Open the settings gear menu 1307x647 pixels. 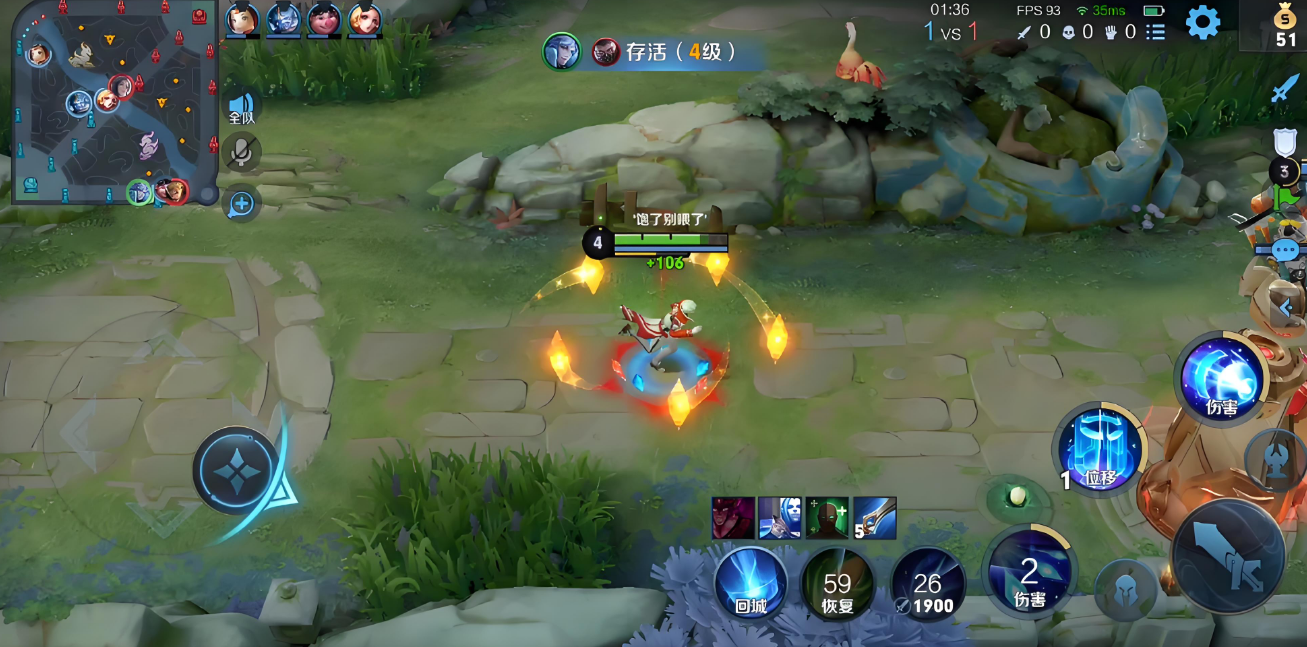(x=1202, y=21)
